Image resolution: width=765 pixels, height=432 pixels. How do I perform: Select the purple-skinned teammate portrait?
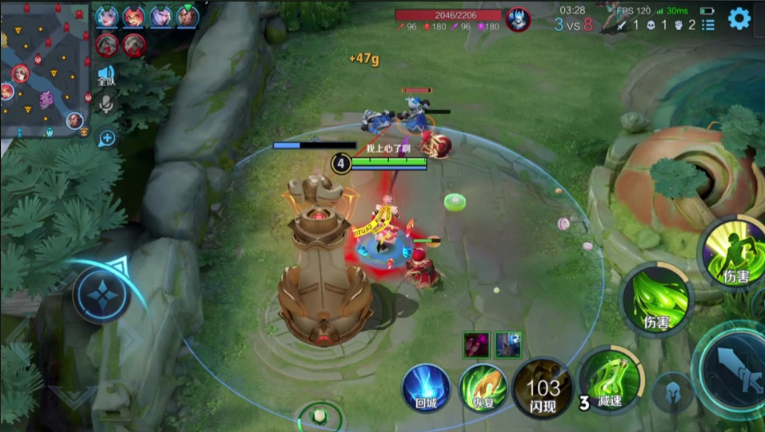(x=160, y=17)
